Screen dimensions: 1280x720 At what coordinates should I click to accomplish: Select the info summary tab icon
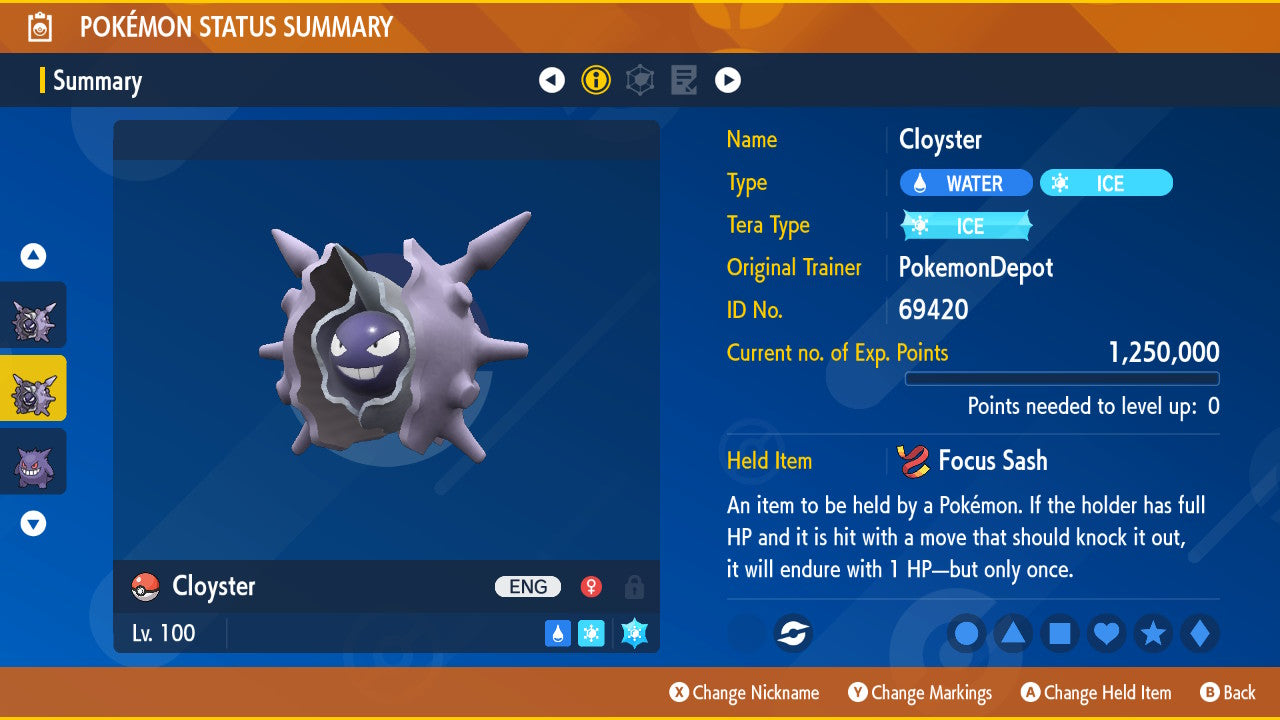coord(596,80)
